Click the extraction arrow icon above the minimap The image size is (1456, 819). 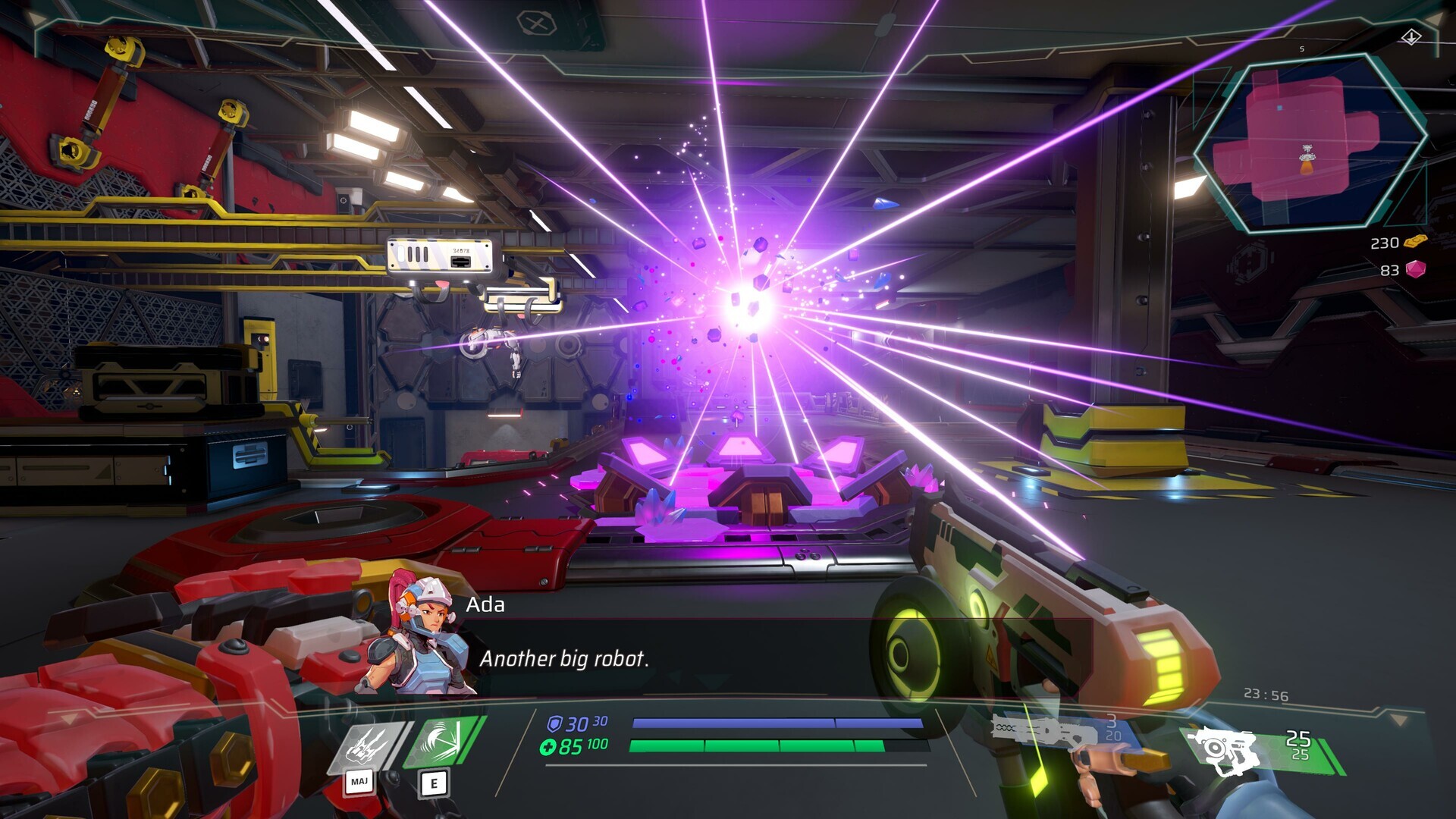(1410, 36)
